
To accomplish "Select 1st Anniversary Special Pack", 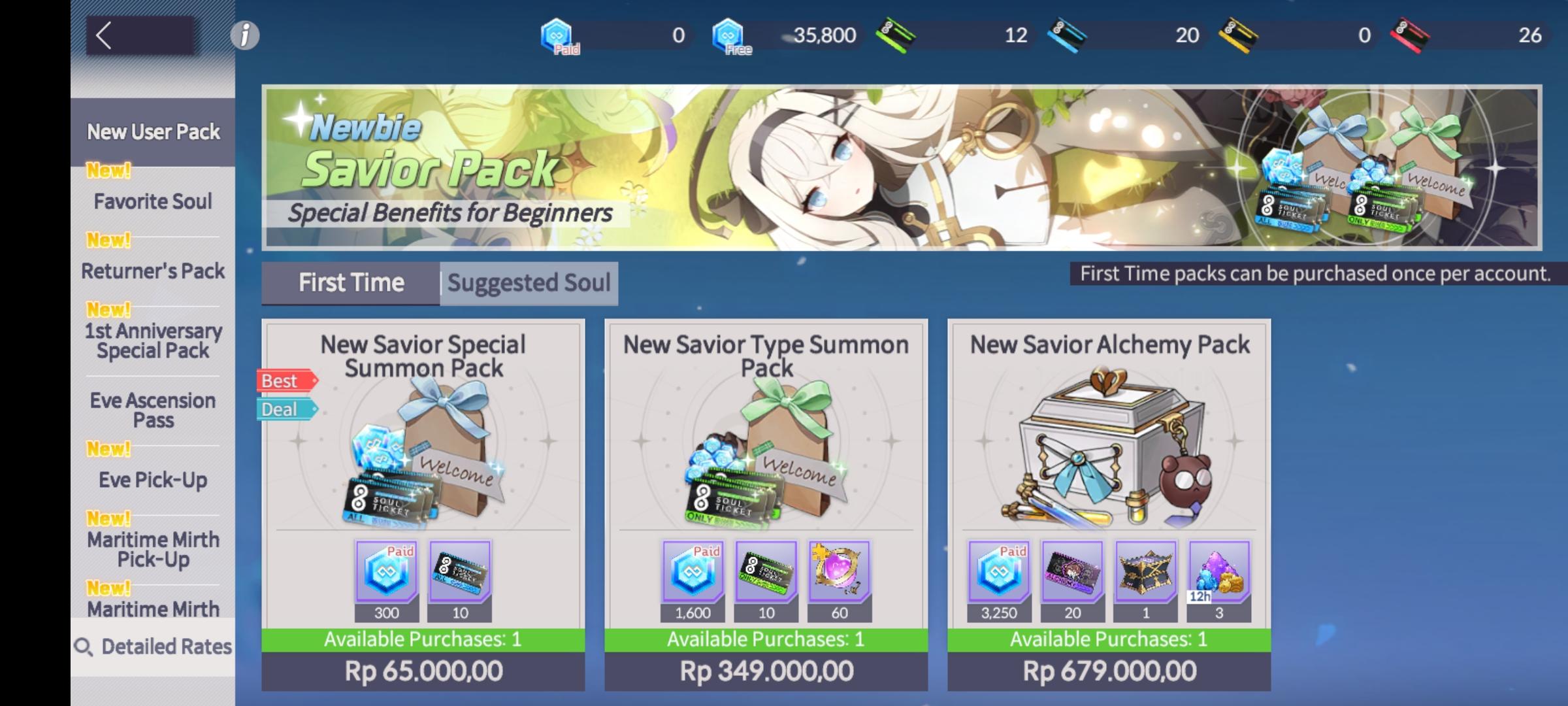I will coord(152,341).
